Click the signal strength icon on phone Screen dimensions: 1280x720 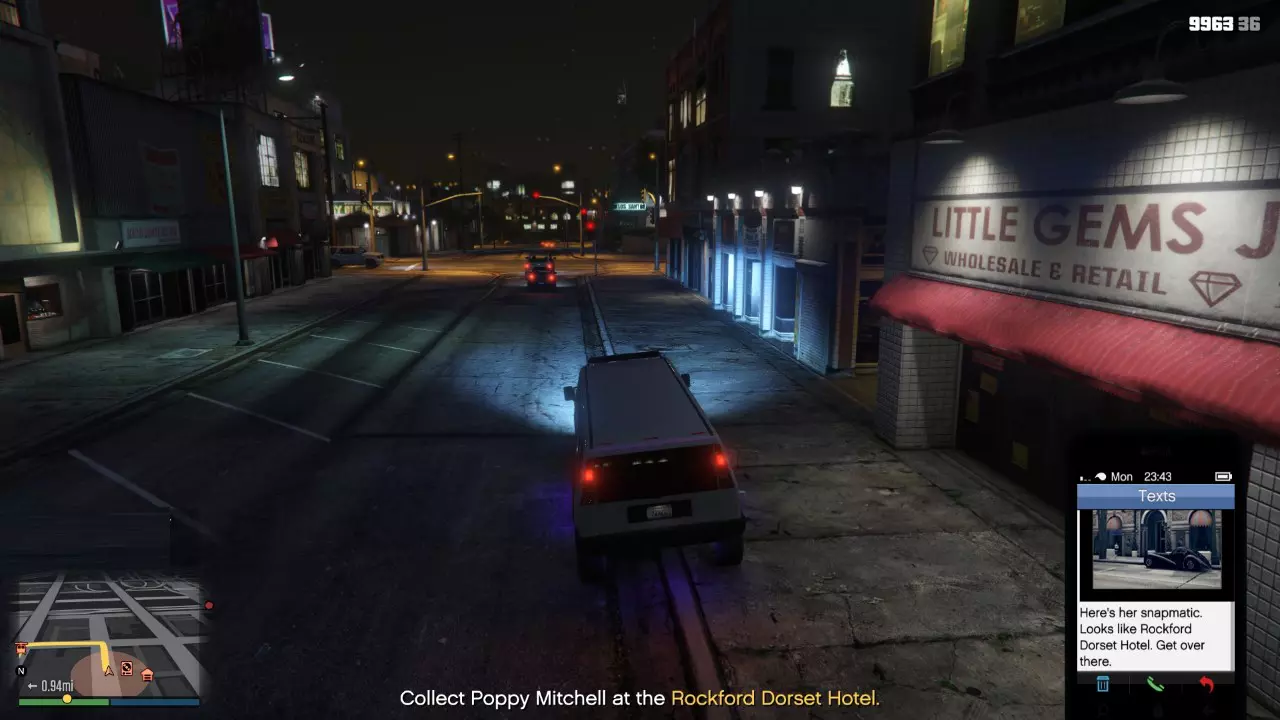[x=1085, y=476]
